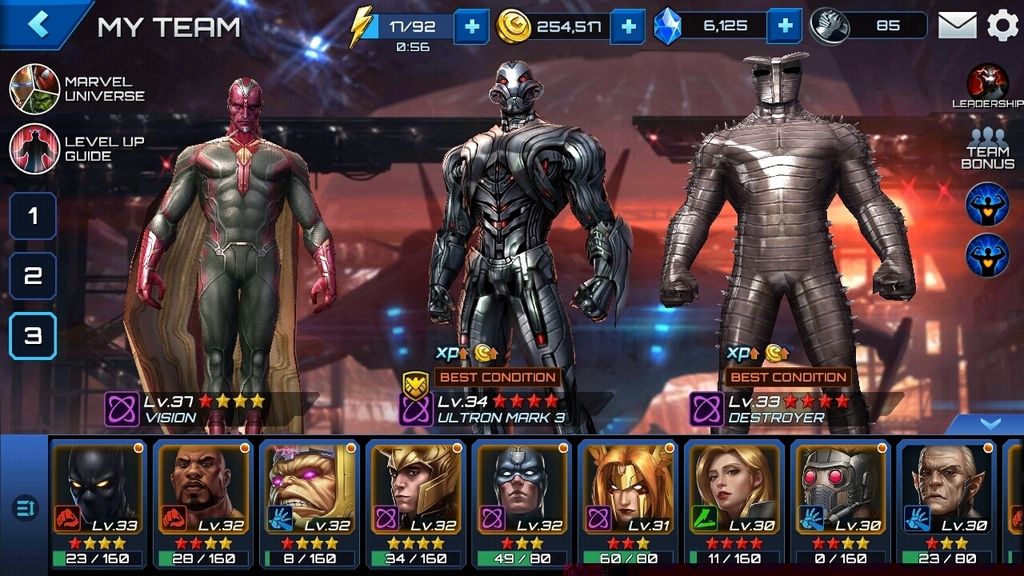Select the Star-Lord character card
This screenshot has width=1024, height=576.
[839, 502]
